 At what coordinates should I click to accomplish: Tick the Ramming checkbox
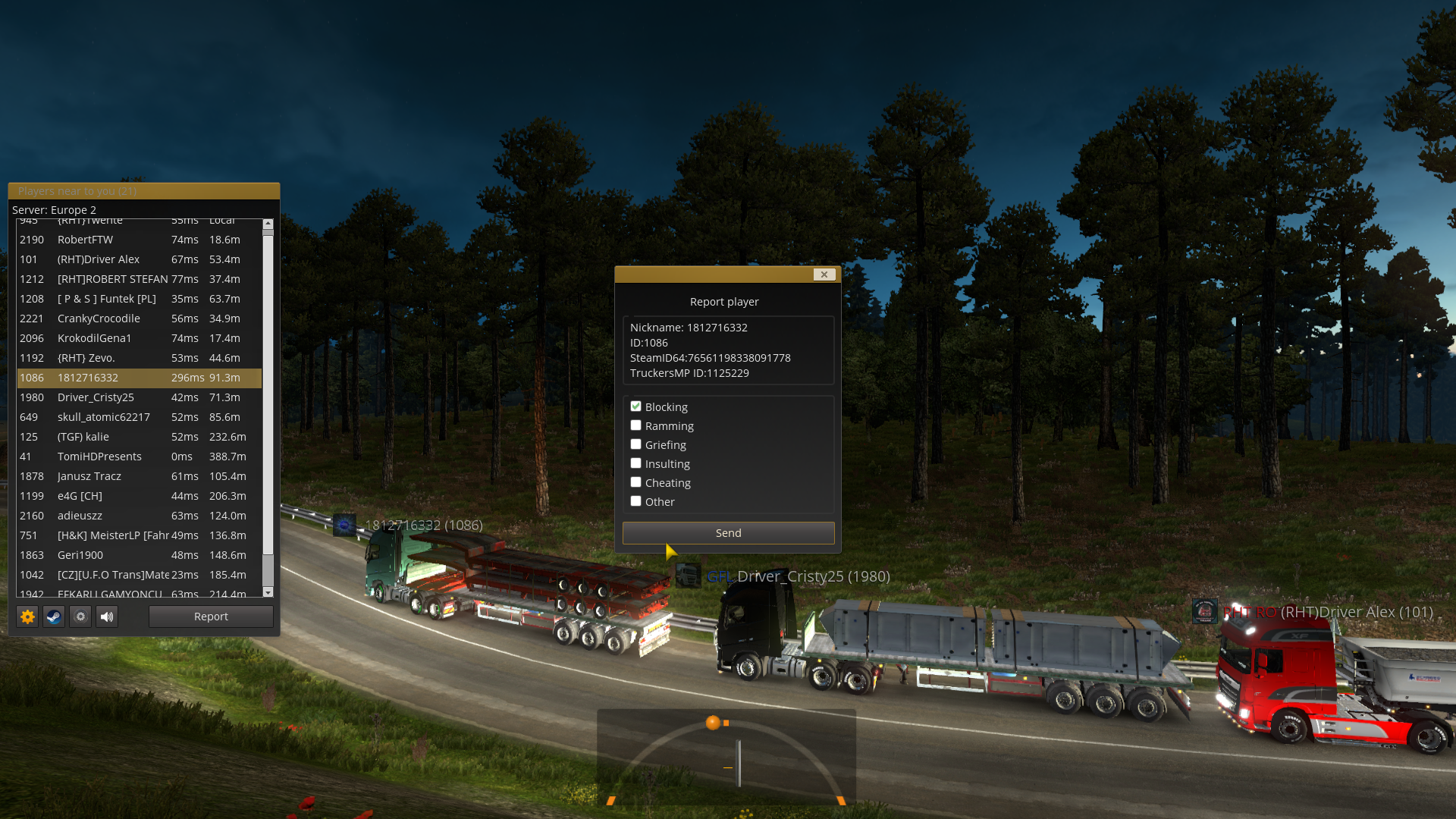tap(636, 425)
